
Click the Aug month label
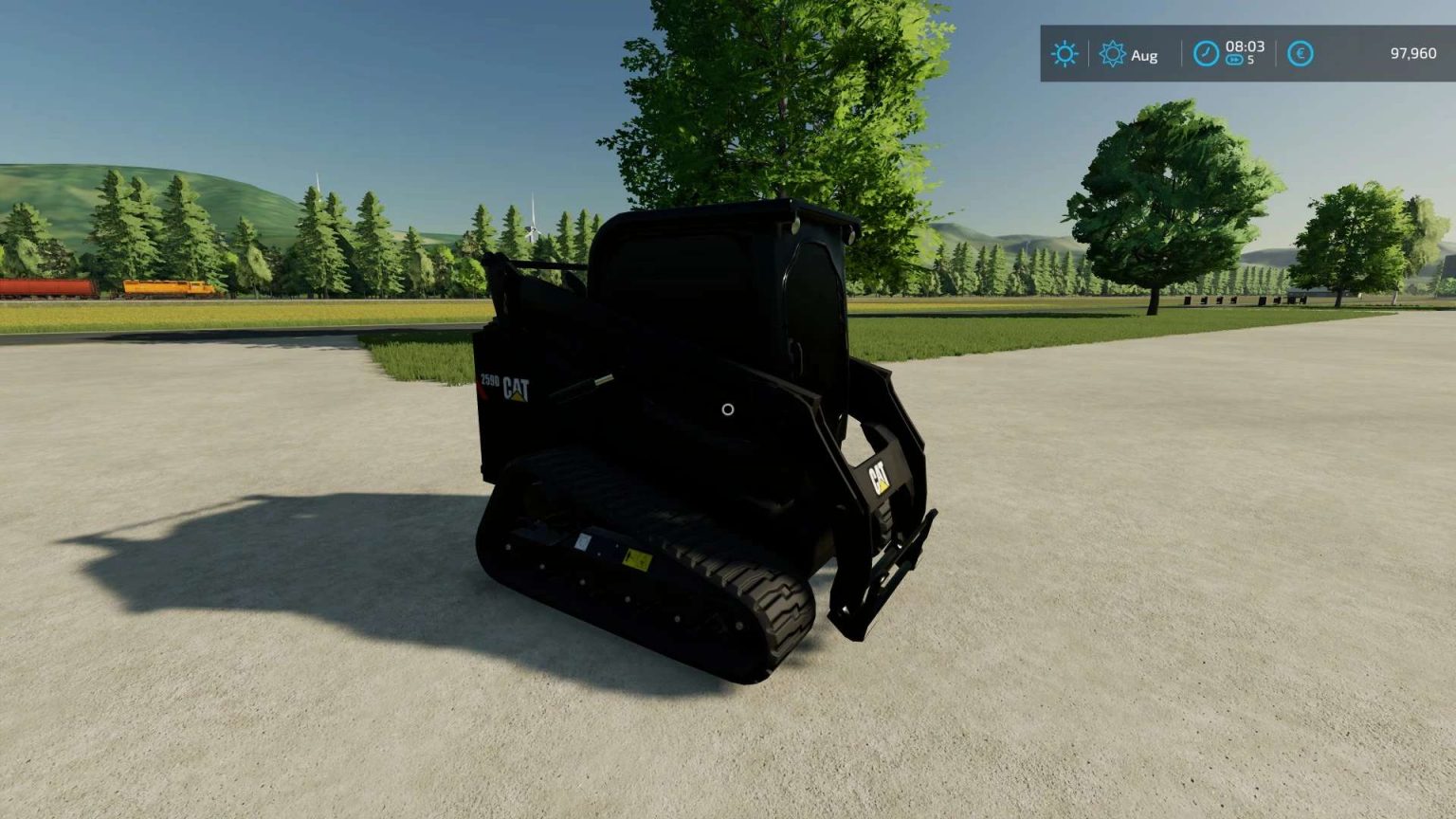[x=1143, y=55]
